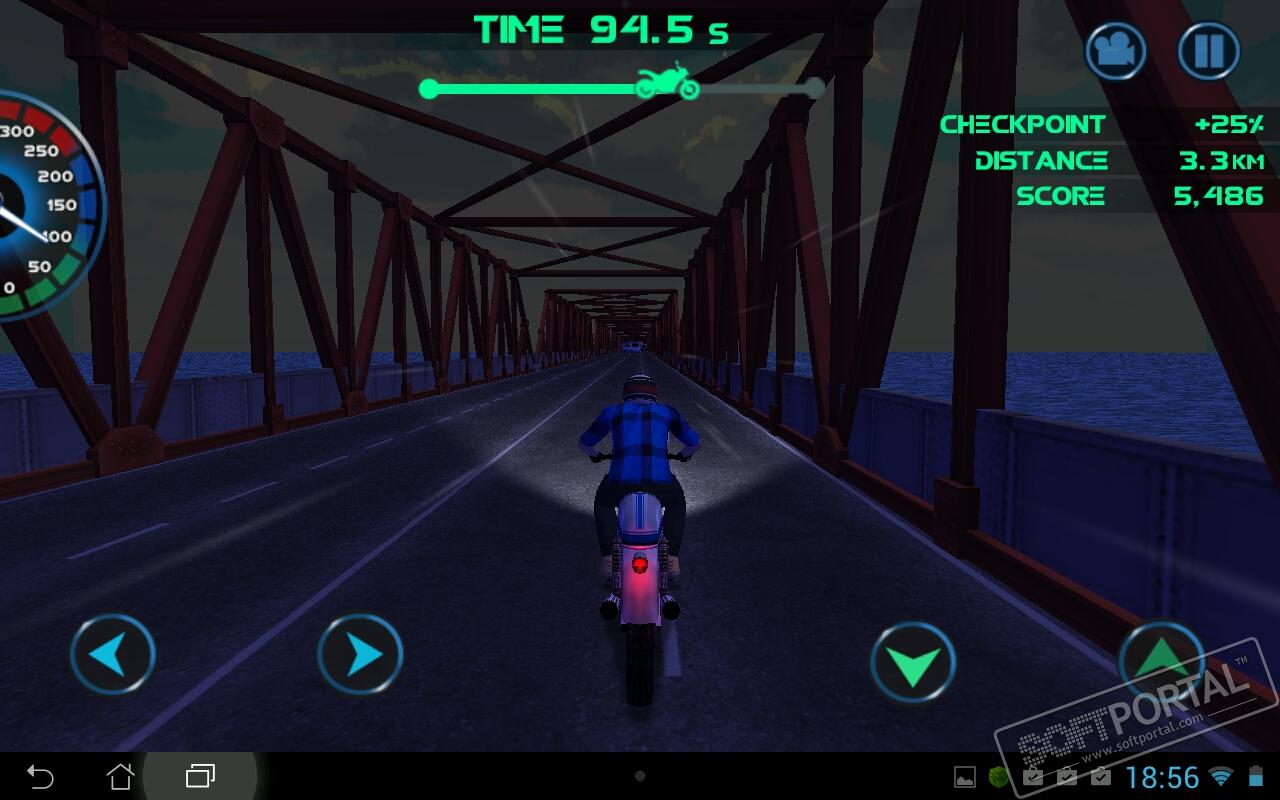The height and width of the screenshot is (800, 1280).
Task: Tap the green down arrow brake
Action: click(913, 662)
